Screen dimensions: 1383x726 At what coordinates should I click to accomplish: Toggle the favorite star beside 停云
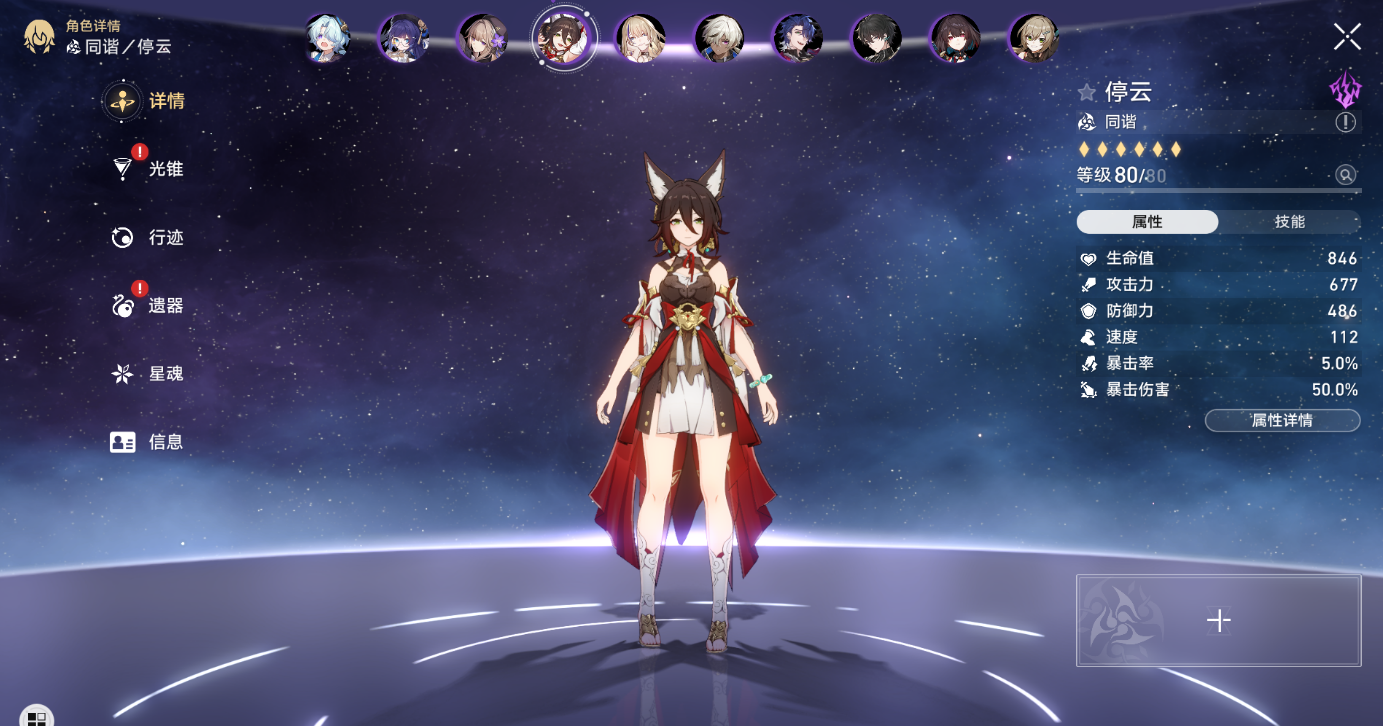coord(1087,93)
